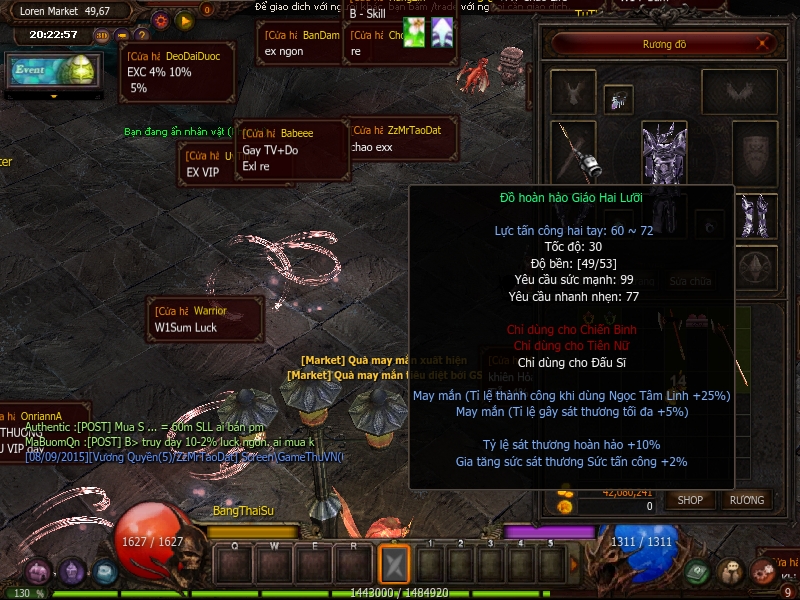This screenshot has height=600, width=800.
Task: Open Babeee's shop stall sign
Action: tap(291, 149)
